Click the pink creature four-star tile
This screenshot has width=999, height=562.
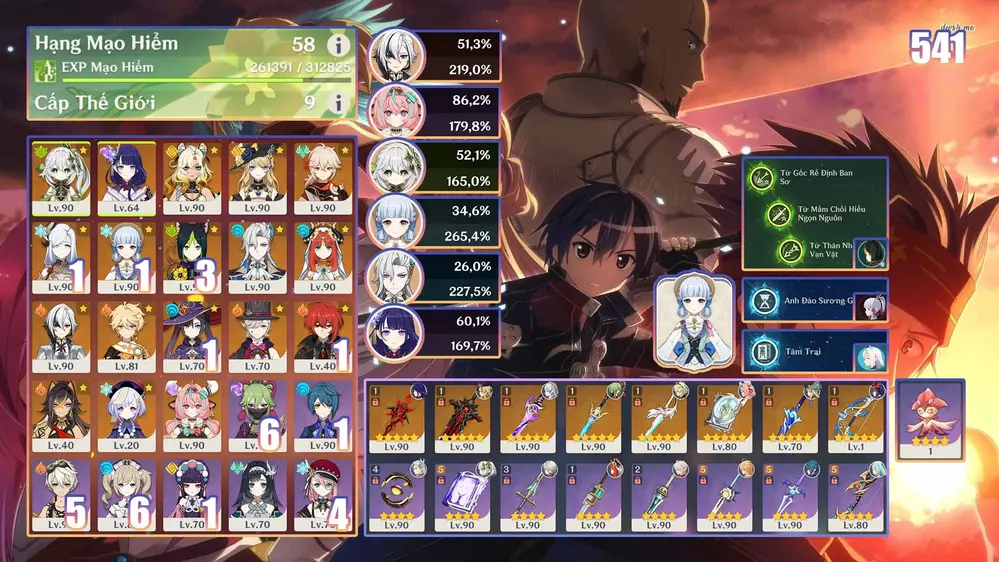tap(931, 419)
